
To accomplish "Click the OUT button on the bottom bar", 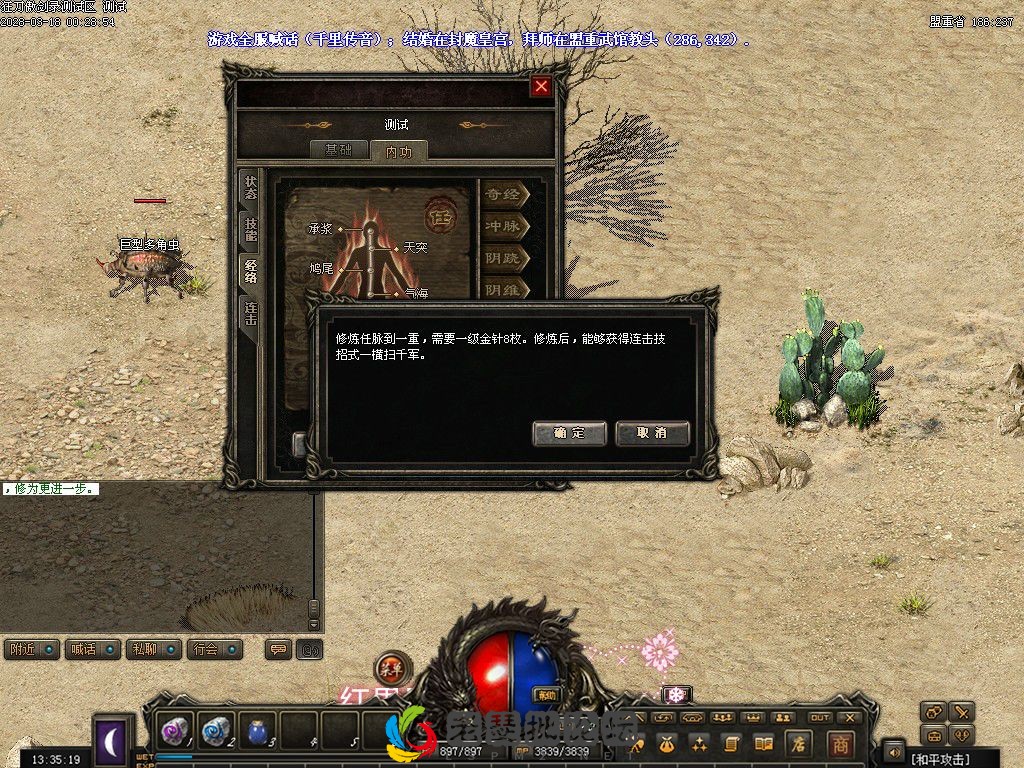I will pyautogui.click(x=820, y=717).
